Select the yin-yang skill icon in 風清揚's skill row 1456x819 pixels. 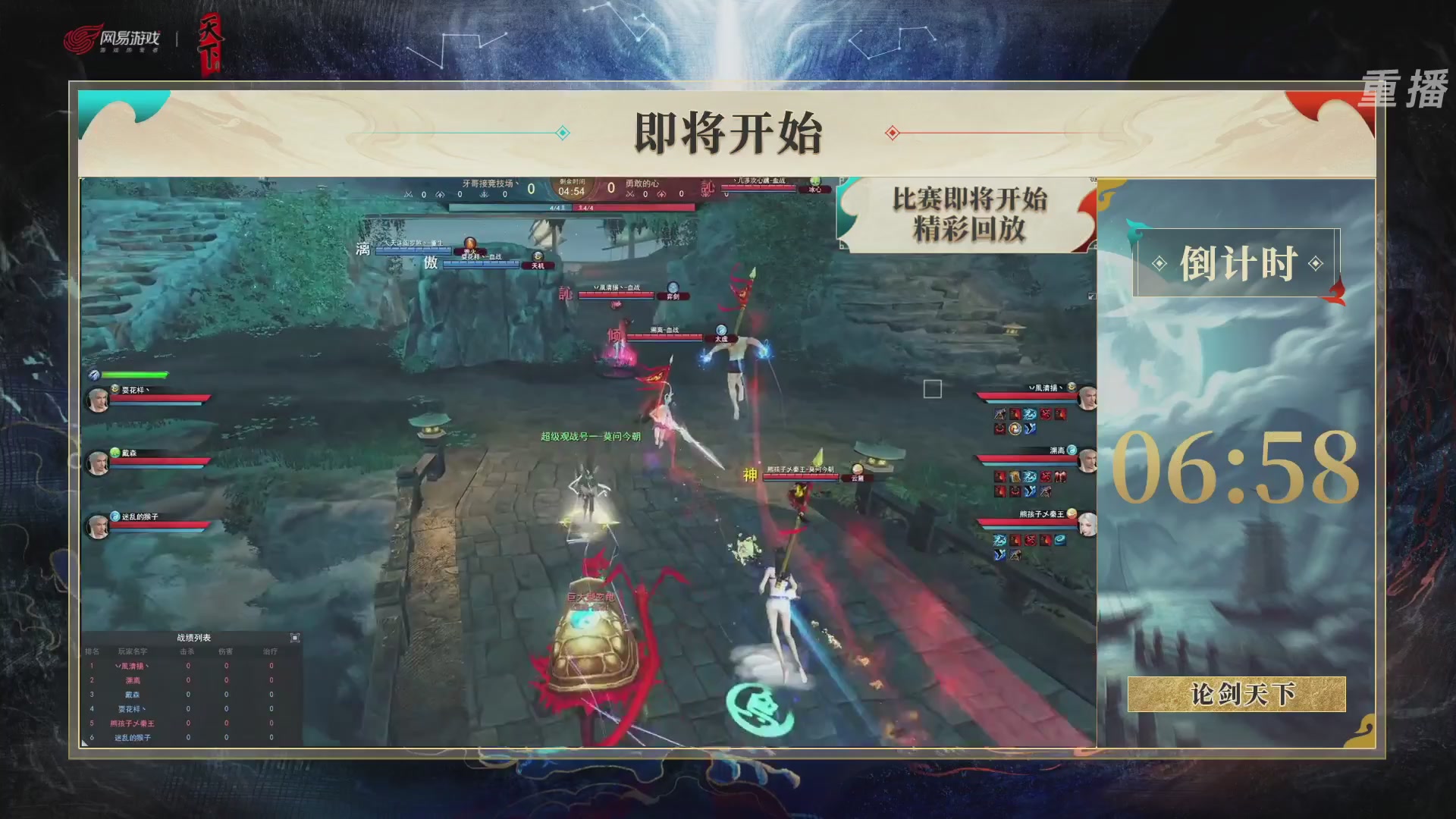click(1015, 428)
